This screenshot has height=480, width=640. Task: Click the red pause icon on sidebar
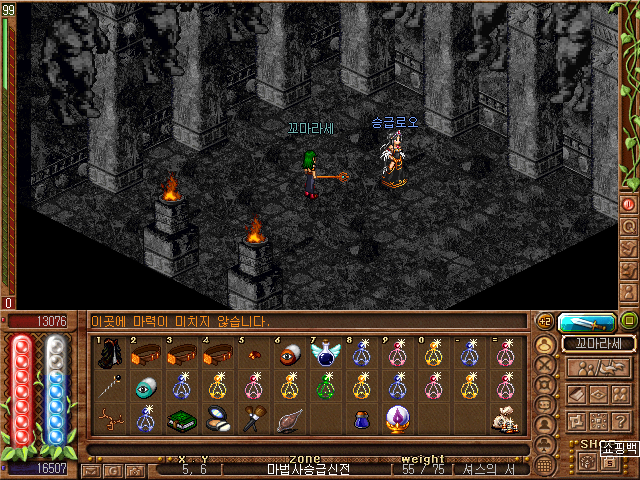(629, 204)
